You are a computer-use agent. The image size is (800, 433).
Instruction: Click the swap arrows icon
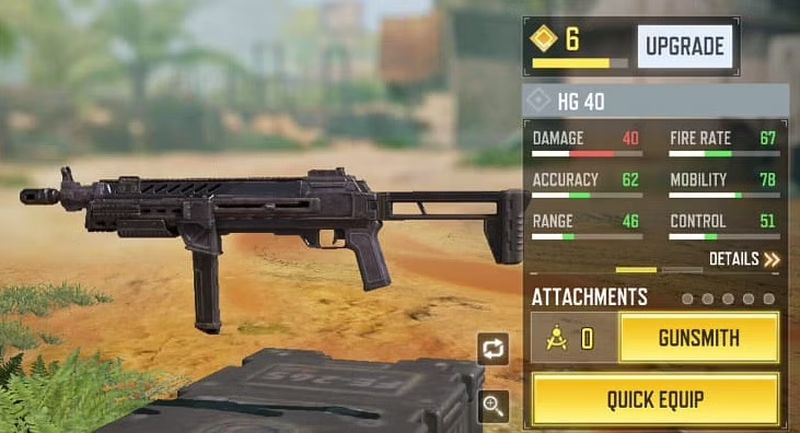tap(495, 349)
